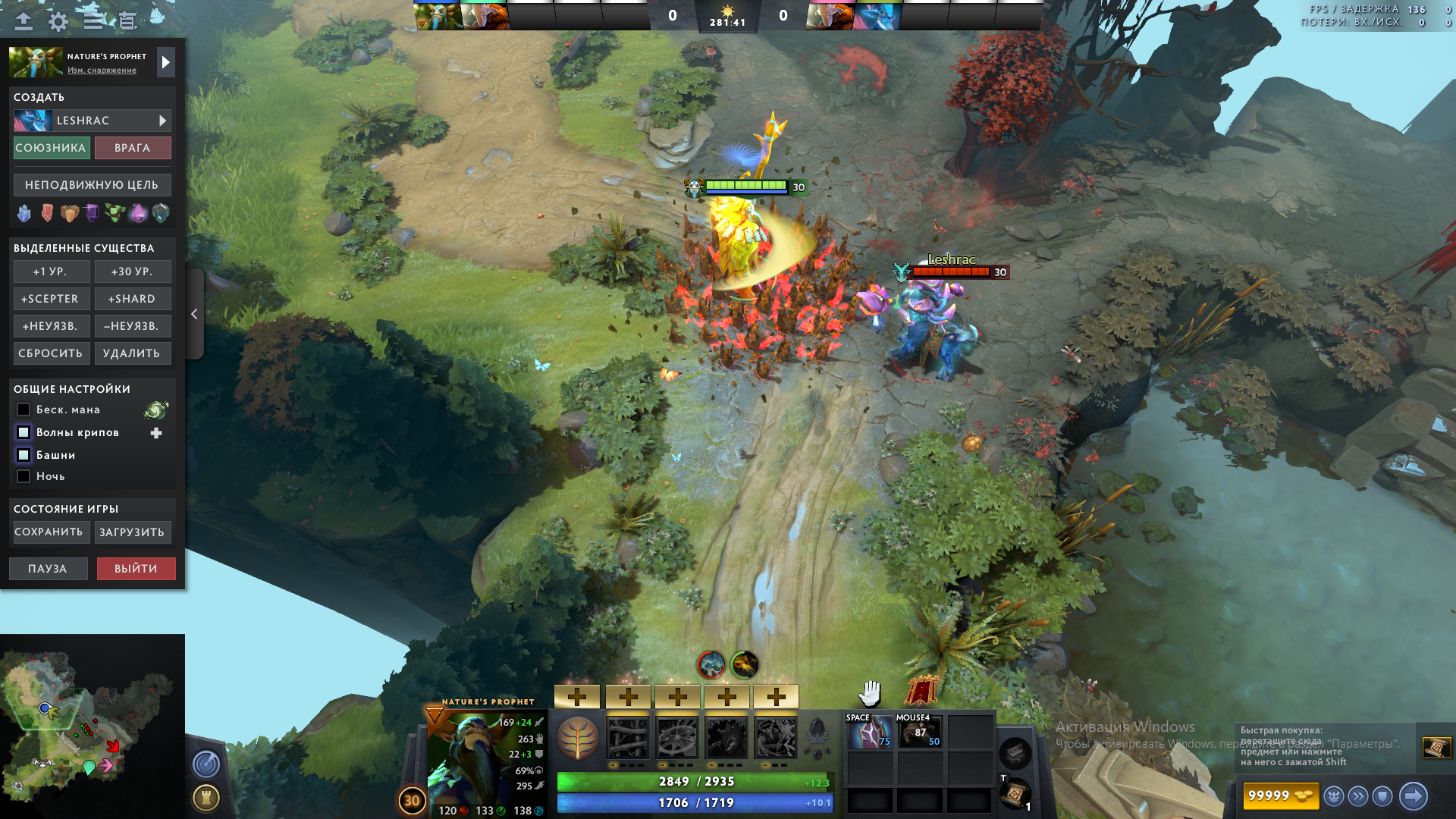Open the settings gear icon
The image size is (1456, 819).
[x=58, y=21]
